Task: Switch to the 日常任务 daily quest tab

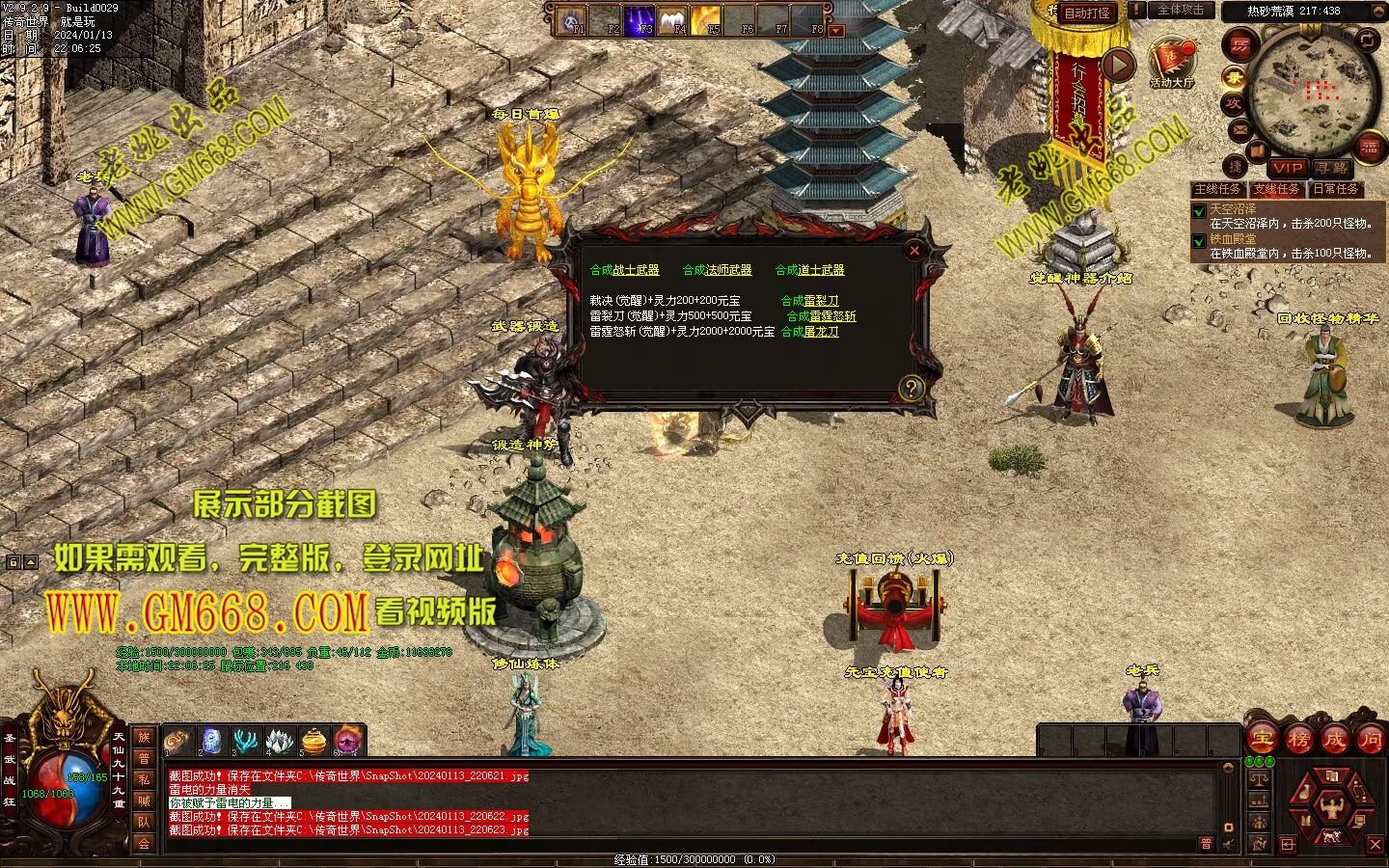Action: click(1336, 189)
